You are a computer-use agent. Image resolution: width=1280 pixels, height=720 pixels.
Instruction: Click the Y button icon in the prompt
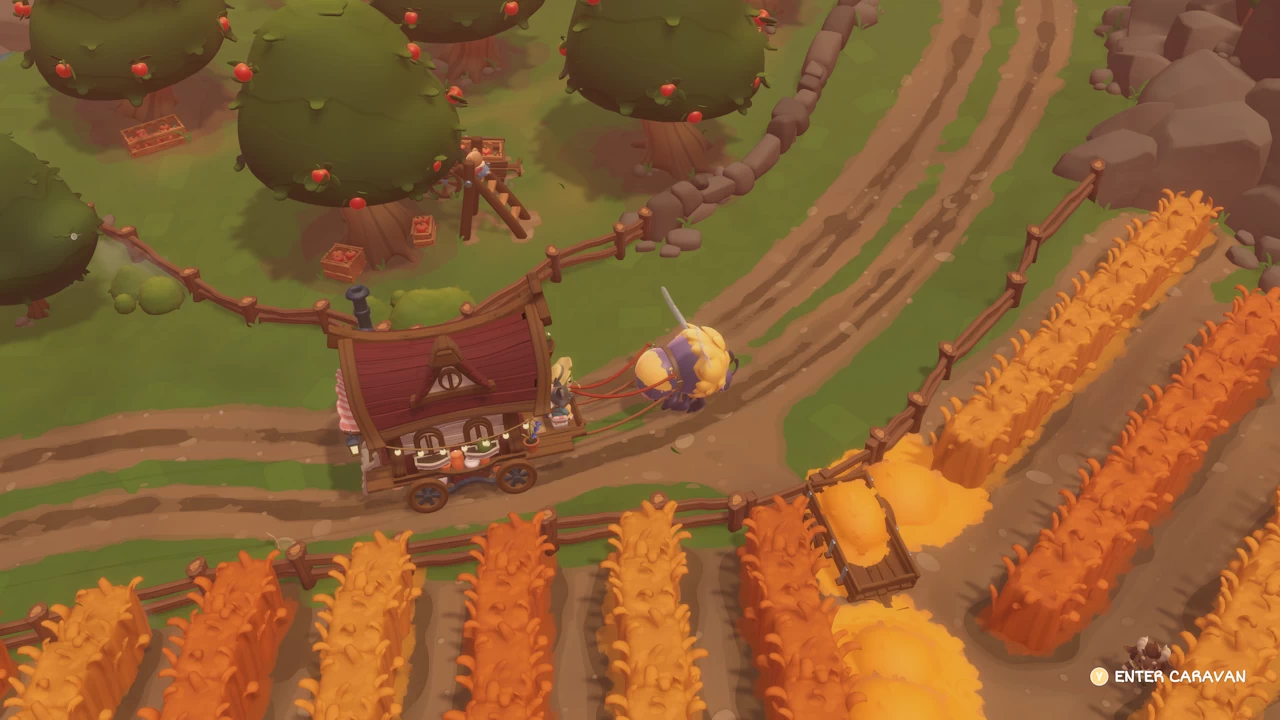point(1099,676)
